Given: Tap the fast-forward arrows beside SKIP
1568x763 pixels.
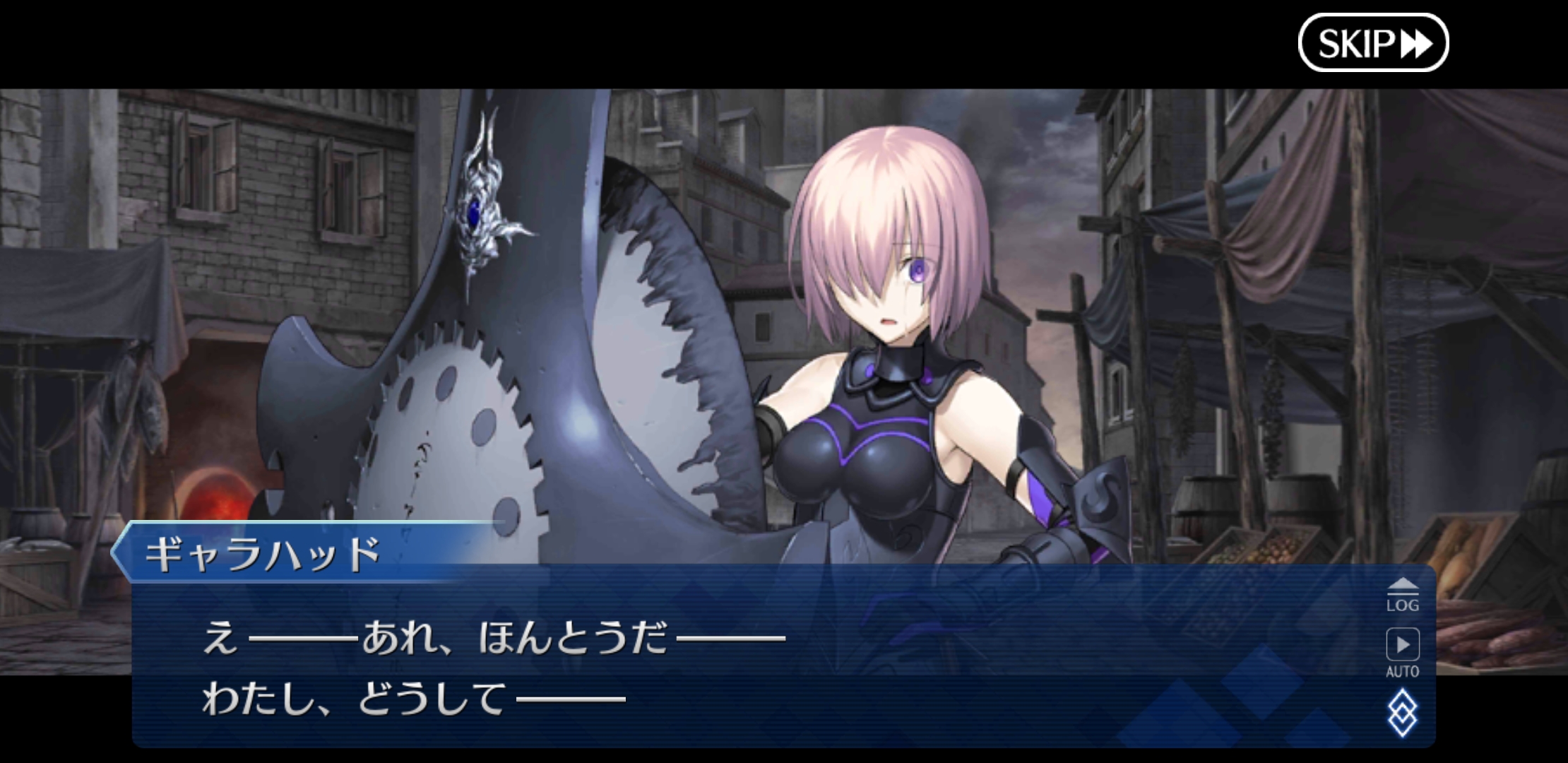Looking at the screenshot, I should (1415, 45).
